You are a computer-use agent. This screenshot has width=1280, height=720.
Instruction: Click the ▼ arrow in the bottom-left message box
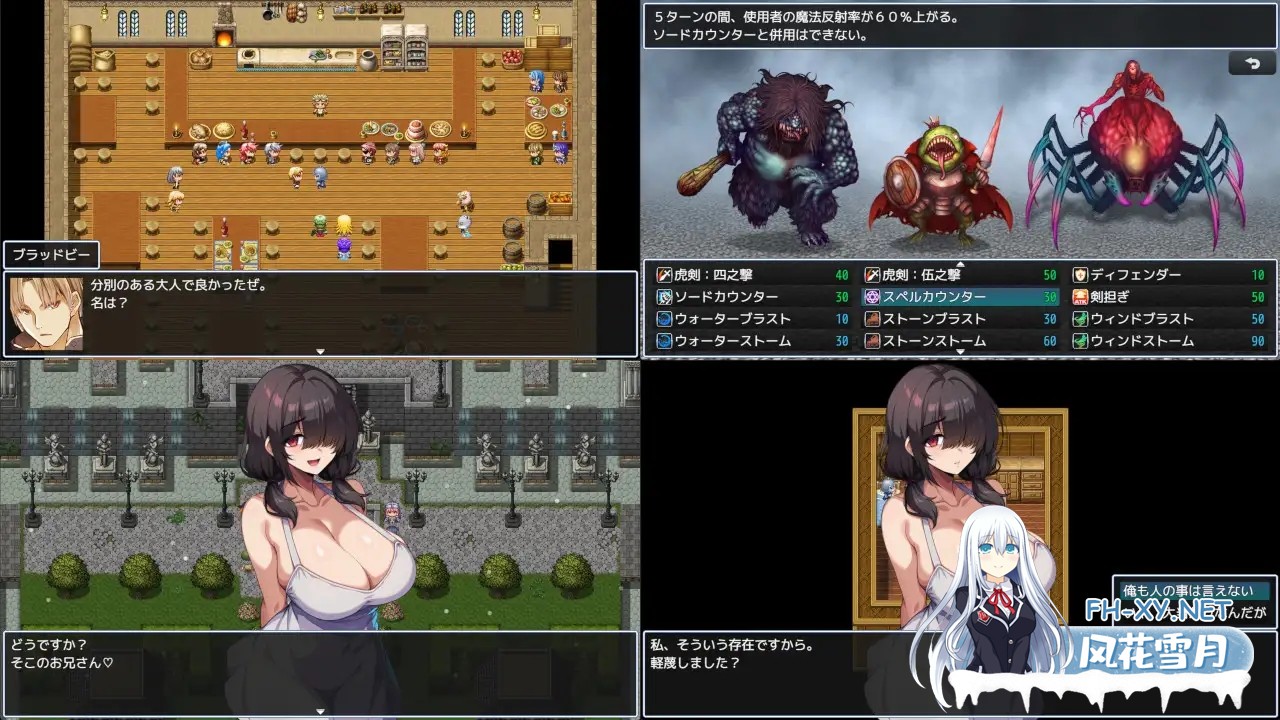coord(320,709)
